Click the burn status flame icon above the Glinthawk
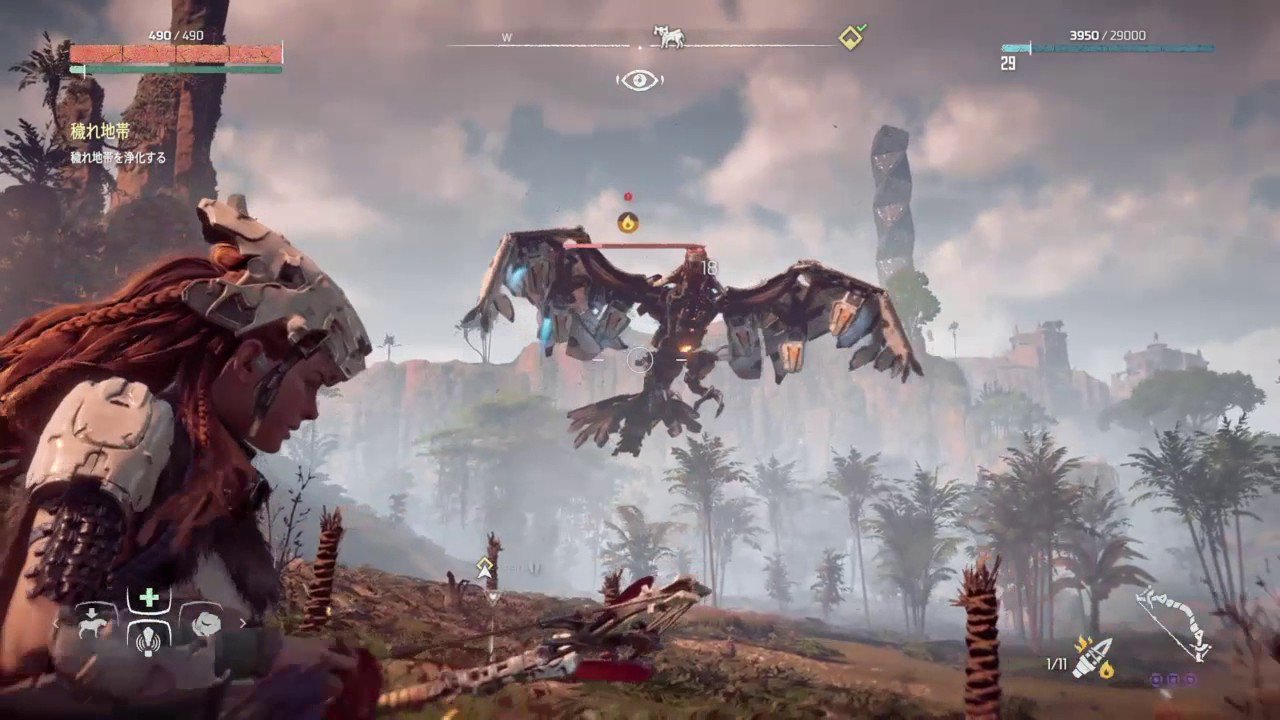The width and height of the screenshot is (1280, 720). coord(628,222)
